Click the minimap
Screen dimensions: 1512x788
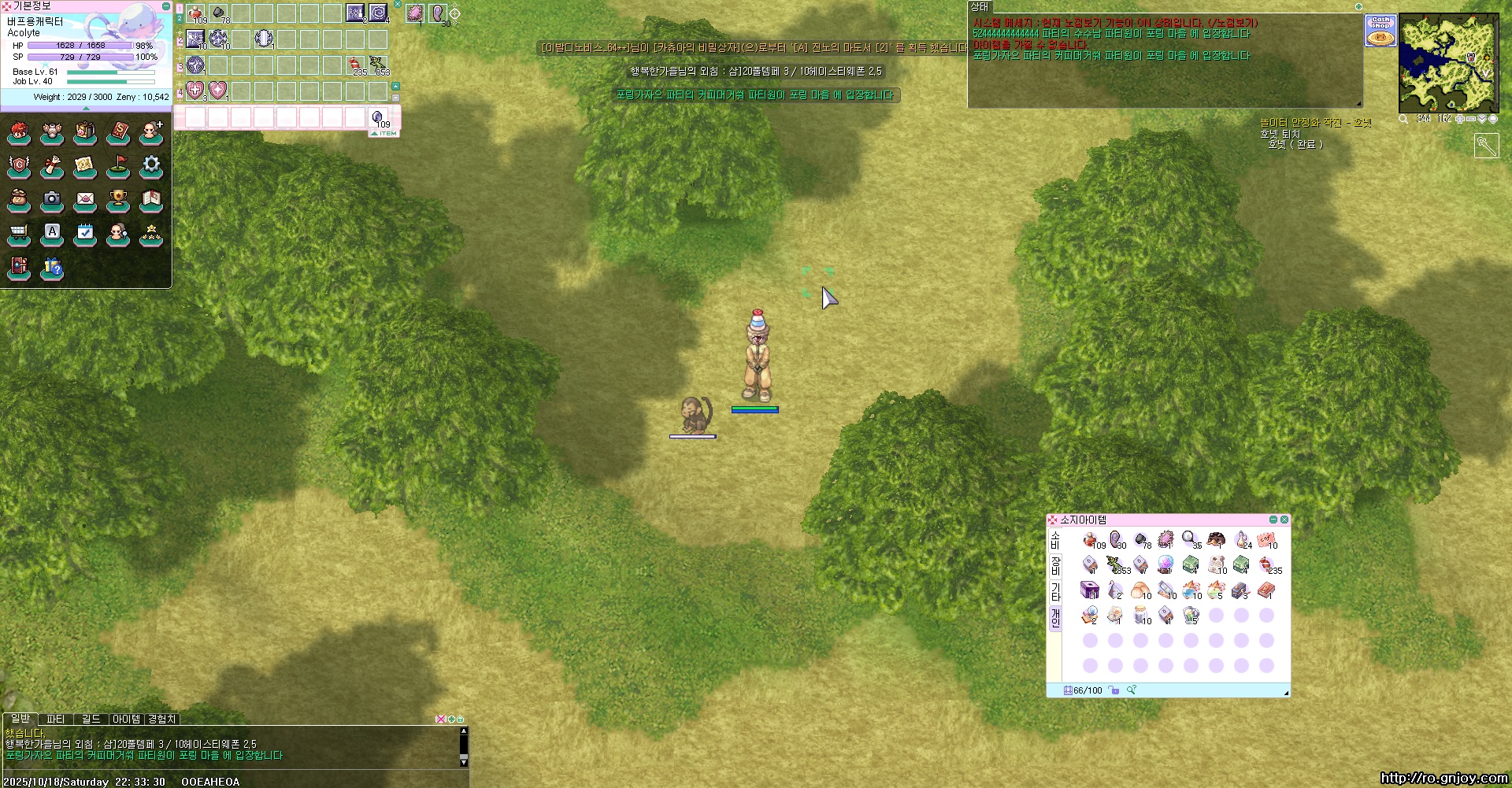1448,63
